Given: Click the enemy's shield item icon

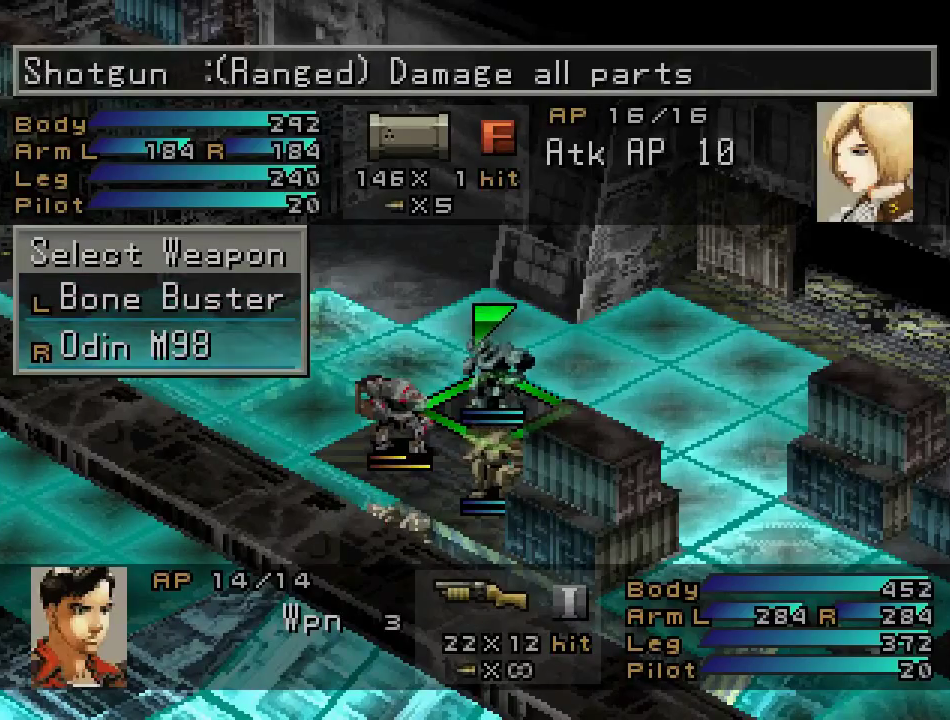Looking at the screenshot, I should coord(408,137).
